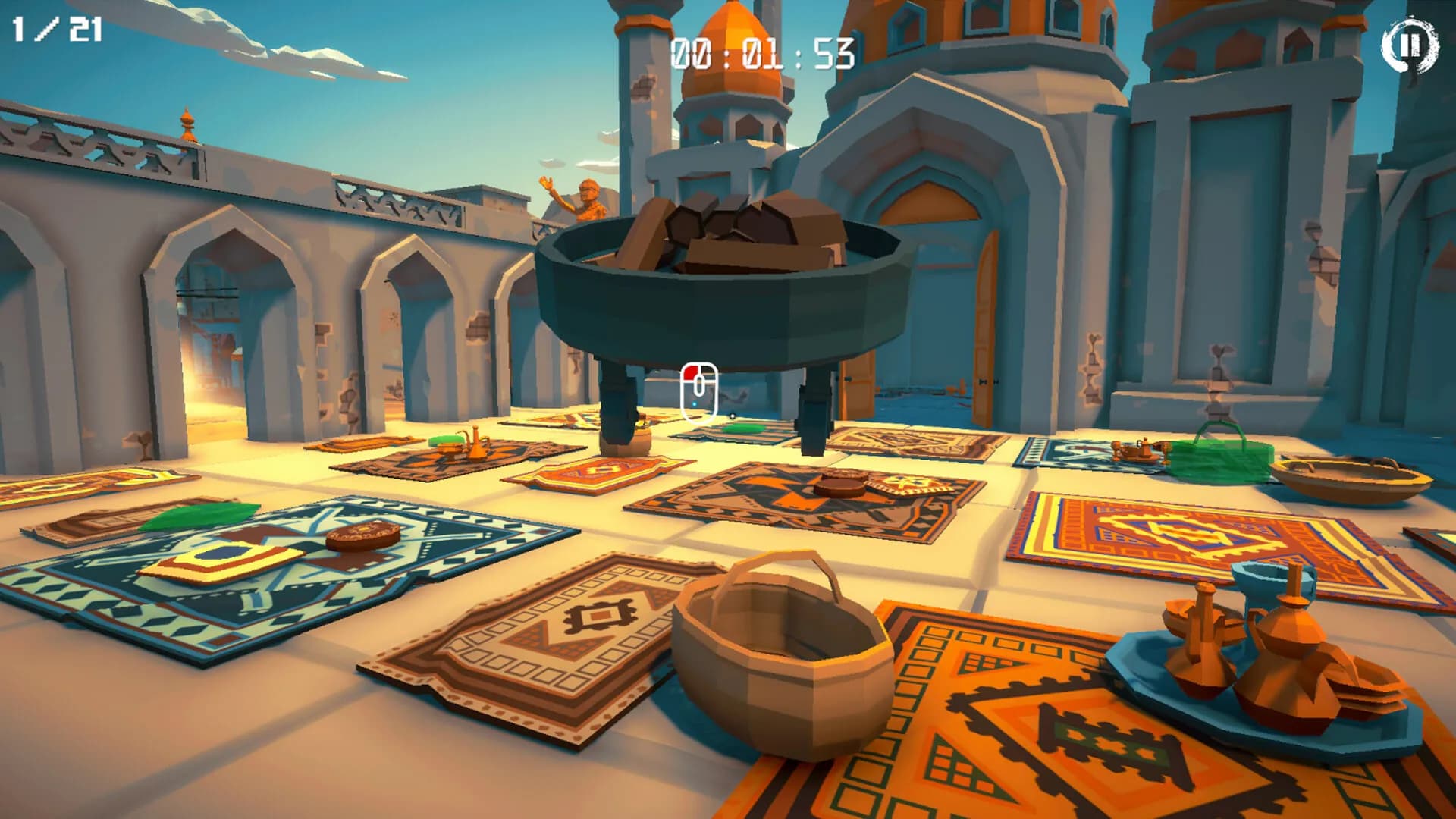Pause the game with the pause button
The image size is (1456, 819).
click(x=1408, y=45)
